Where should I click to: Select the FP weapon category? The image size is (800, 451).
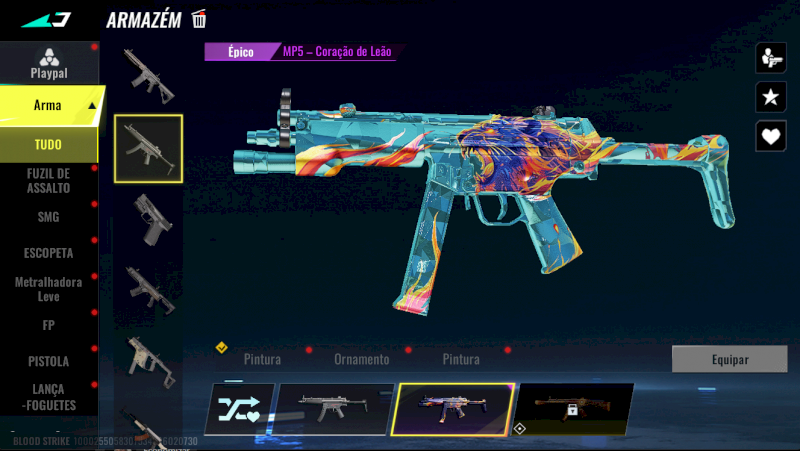coord(48,325)
